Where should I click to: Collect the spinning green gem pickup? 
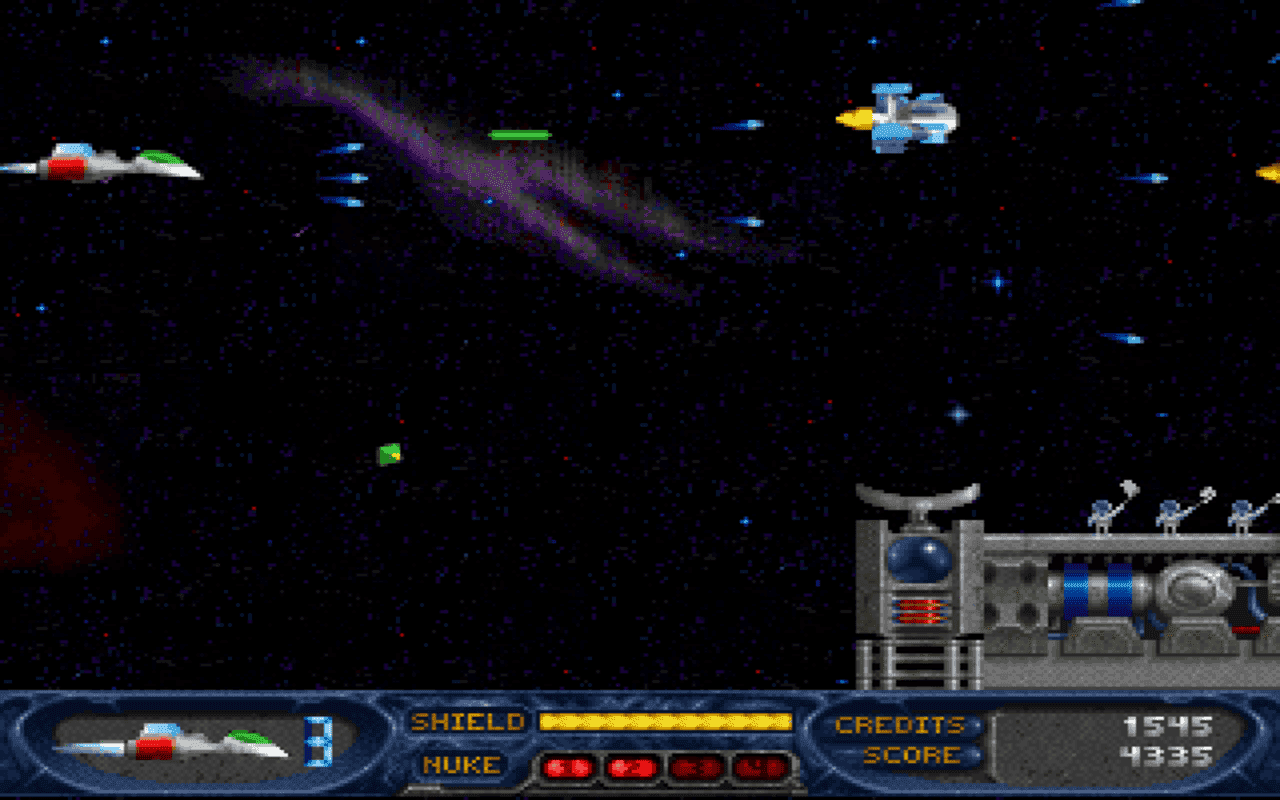pos(388,454)
